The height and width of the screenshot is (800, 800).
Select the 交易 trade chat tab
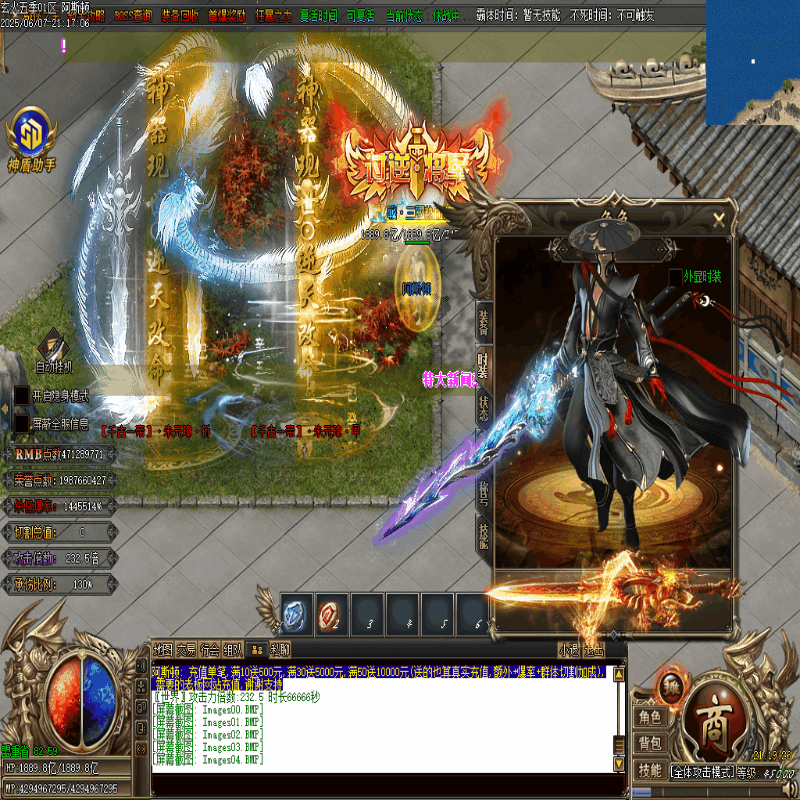pyautogui.click(x=186, y=648)
